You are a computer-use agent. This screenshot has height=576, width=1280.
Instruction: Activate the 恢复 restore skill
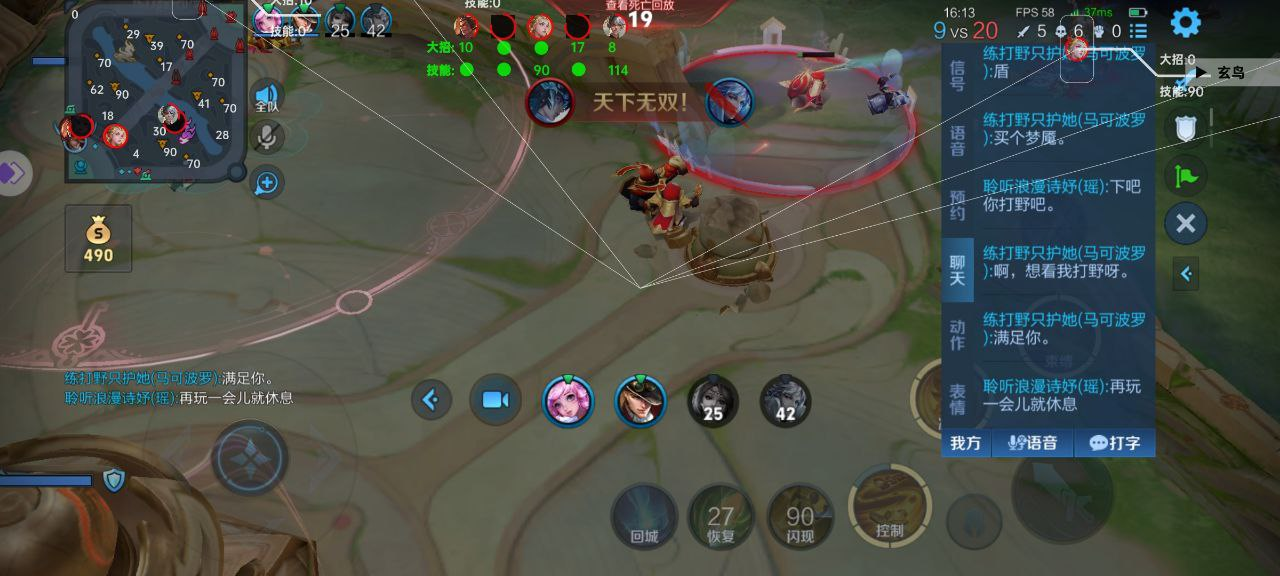[x=721, y=517]
